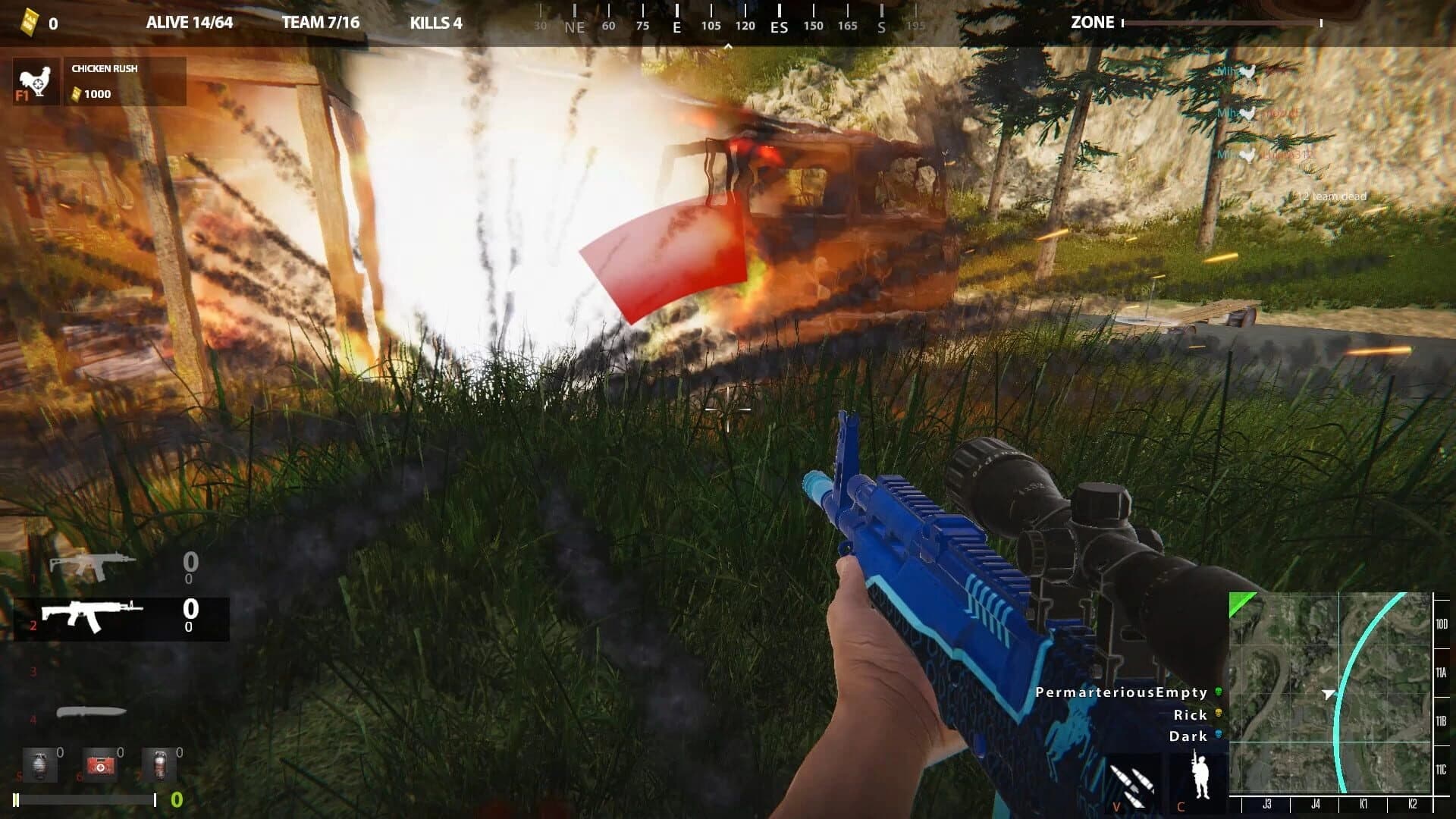Toggle PermarteriousEmpty's green status icon

(x=1219, y=692)
